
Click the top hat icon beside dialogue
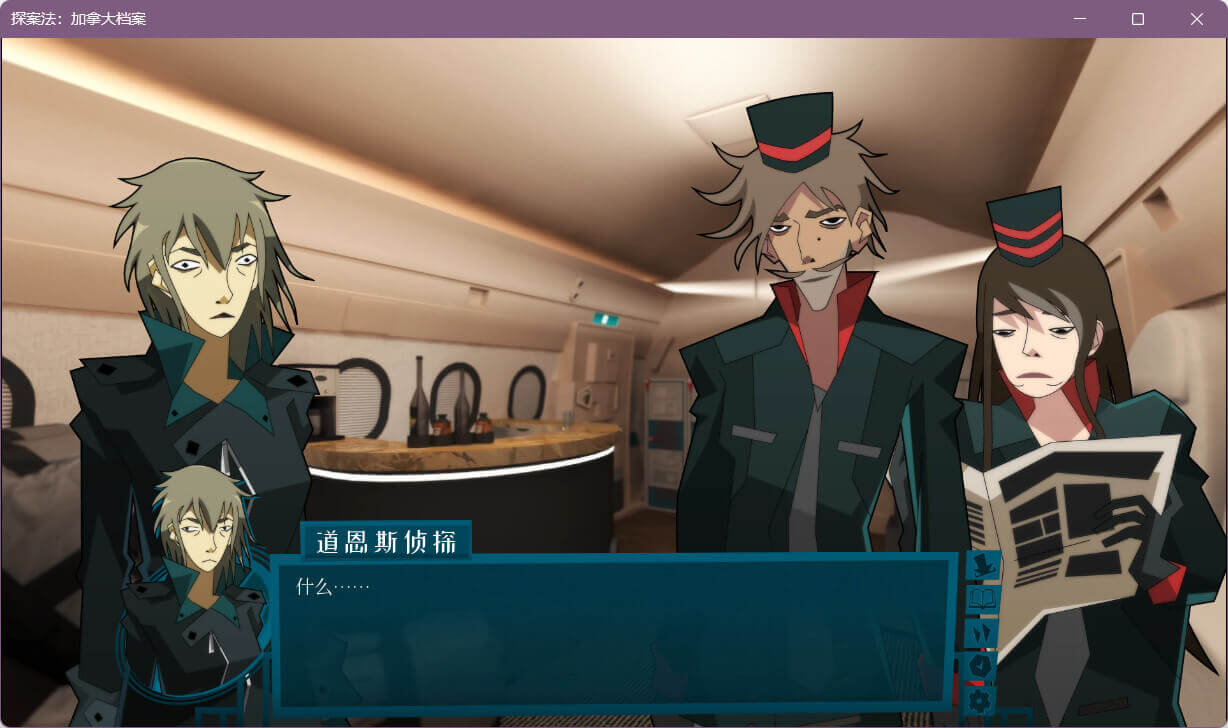[982, 566]
